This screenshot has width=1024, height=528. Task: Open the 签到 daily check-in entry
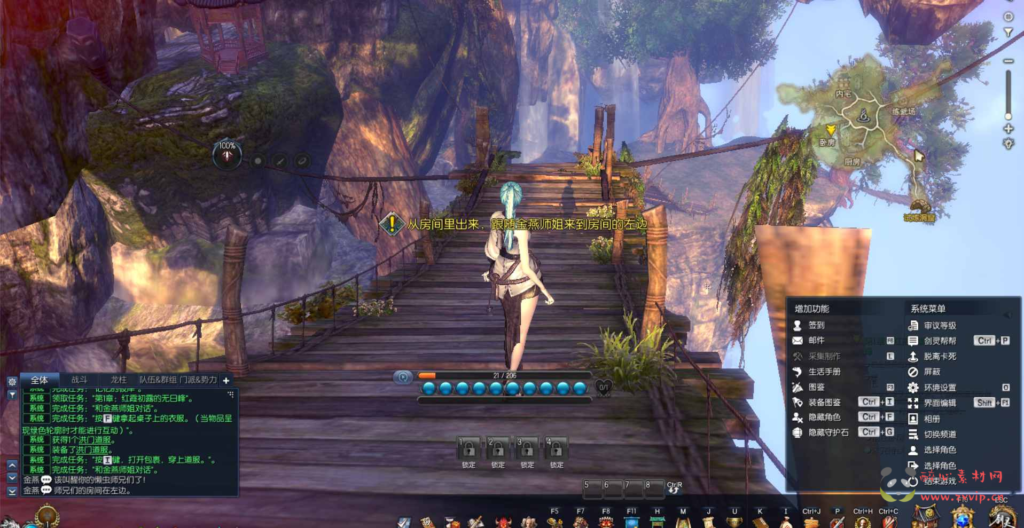click(x=816, y=325)
